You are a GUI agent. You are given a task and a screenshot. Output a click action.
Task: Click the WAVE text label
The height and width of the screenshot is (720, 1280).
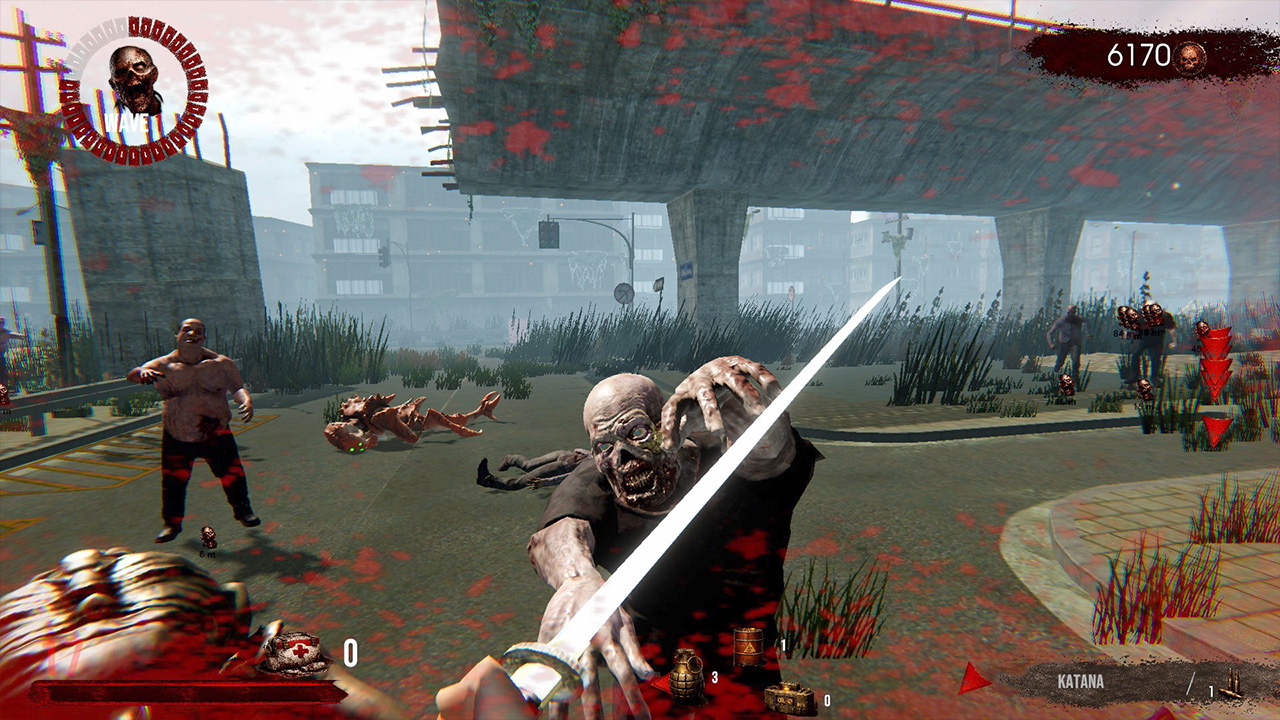(x=127, y=123)
